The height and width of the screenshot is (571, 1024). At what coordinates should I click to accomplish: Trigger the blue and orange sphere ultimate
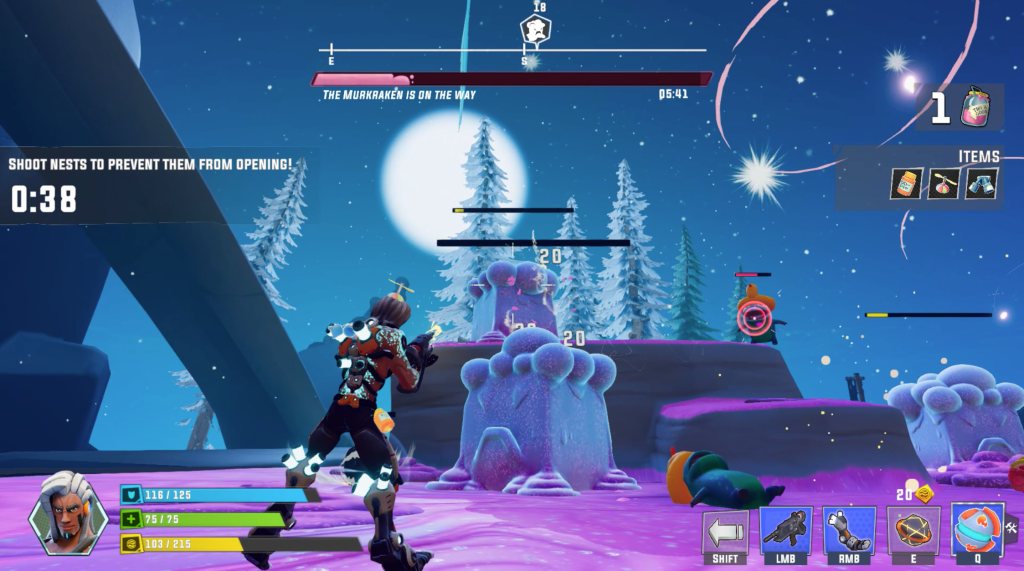click(976, 529)
